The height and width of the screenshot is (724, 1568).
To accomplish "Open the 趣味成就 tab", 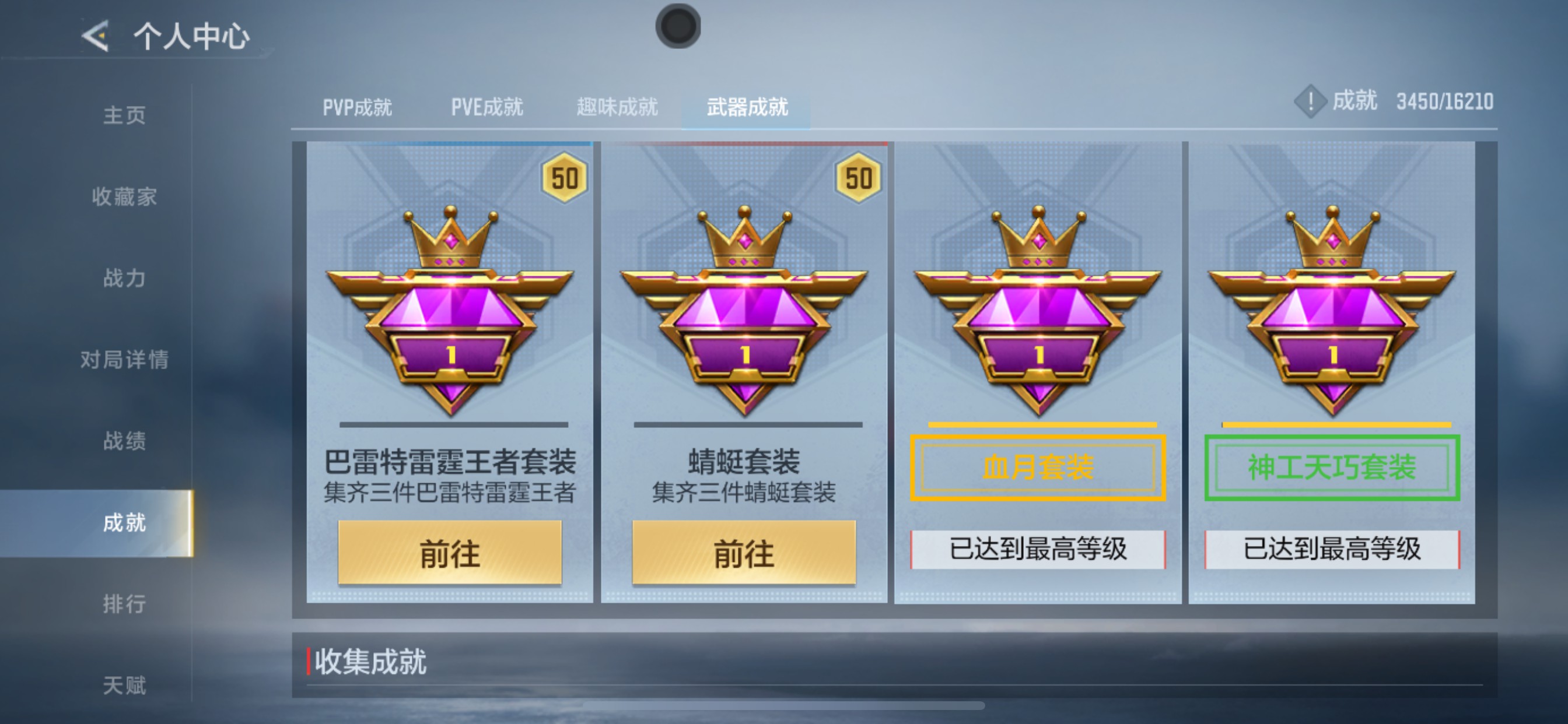I will click(616, 107).
